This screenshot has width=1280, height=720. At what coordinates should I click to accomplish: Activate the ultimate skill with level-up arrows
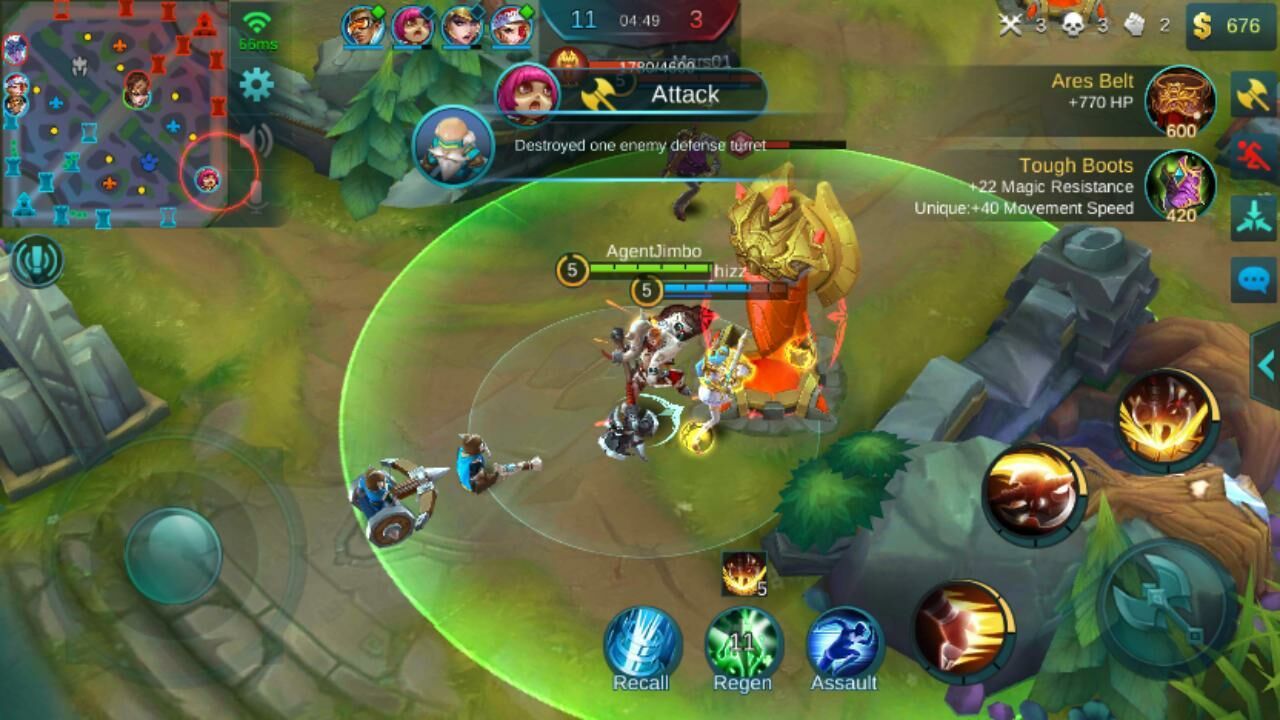(1167, 420)
